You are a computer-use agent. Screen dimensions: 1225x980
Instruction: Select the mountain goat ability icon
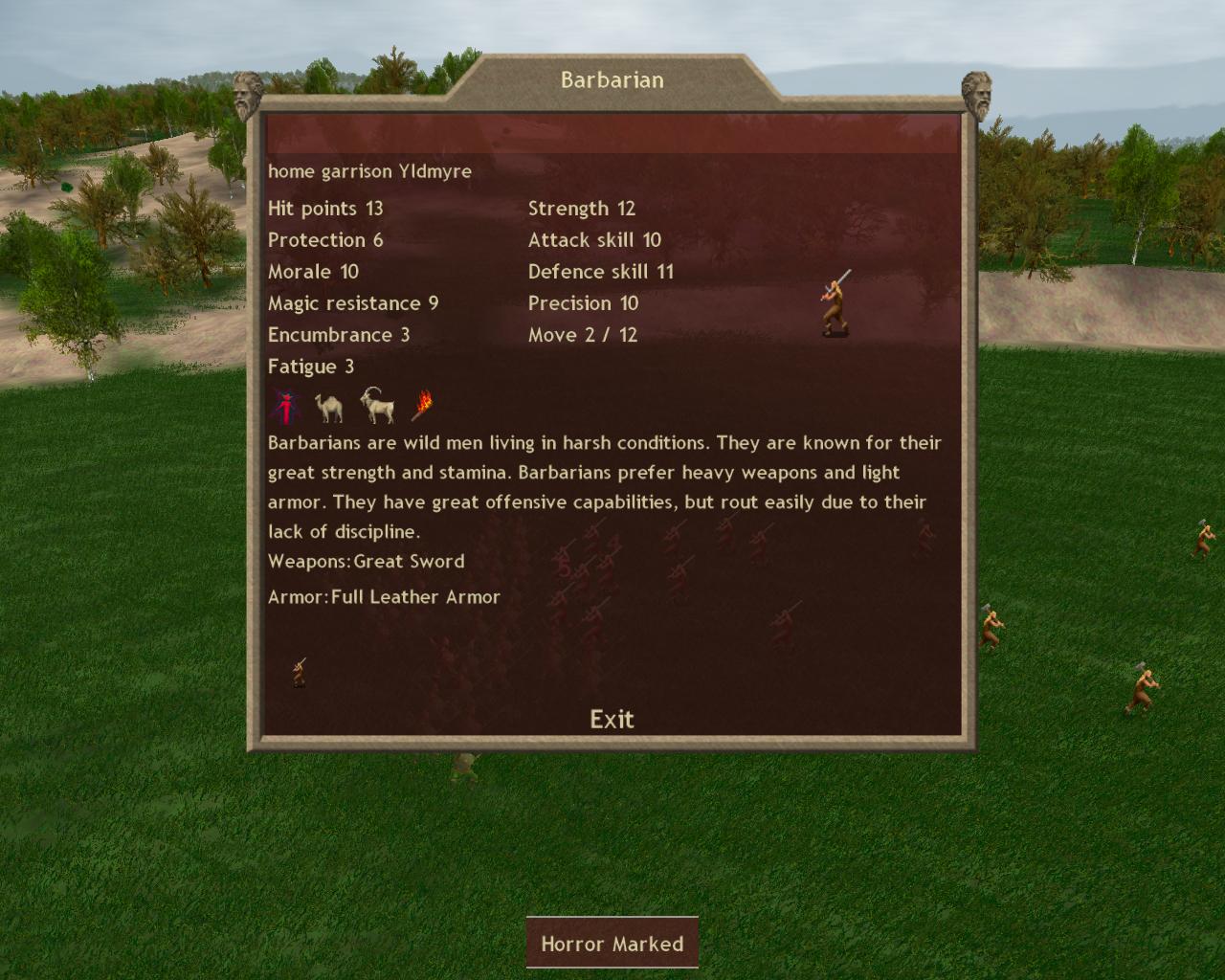click(378, 407)
